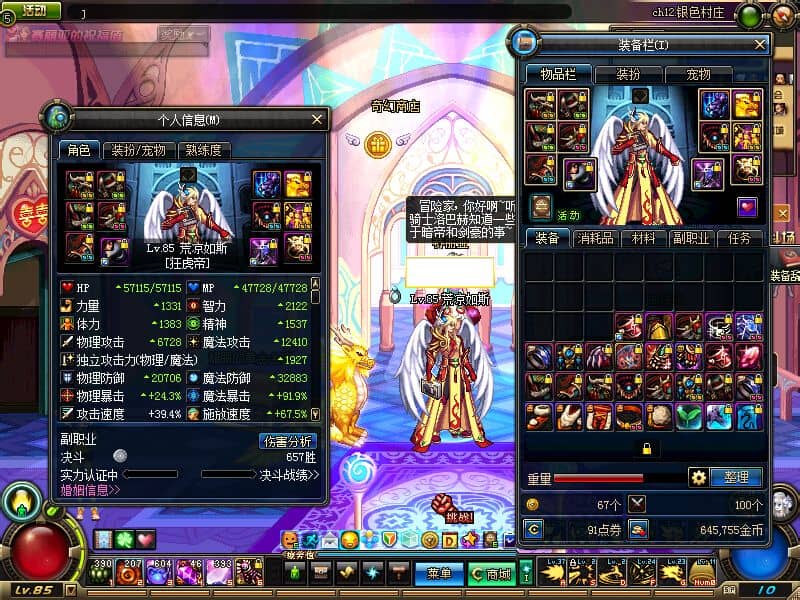The height and width of the screenshot is (600, 800).
Task: Close the equipment inventory window
Action: [x=760, y=45]
